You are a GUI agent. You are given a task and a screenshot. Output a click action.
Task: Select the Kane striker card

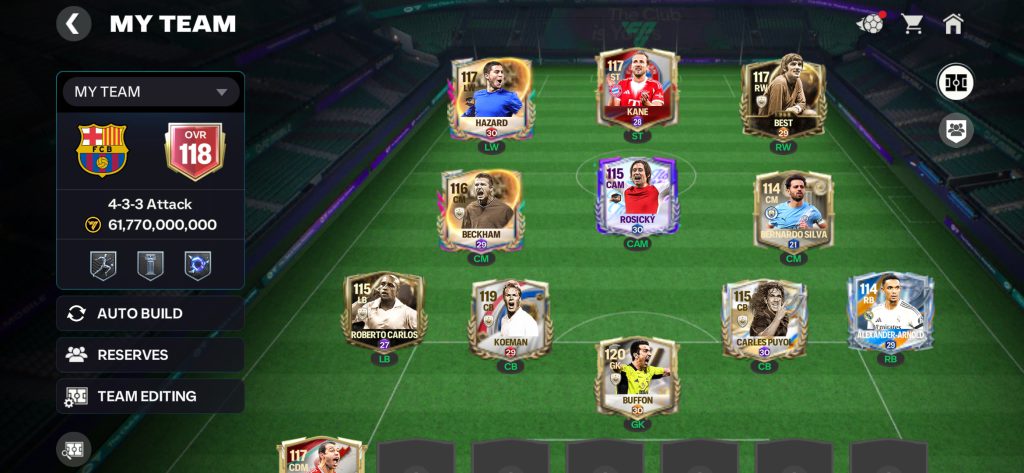tap(637, 89)
